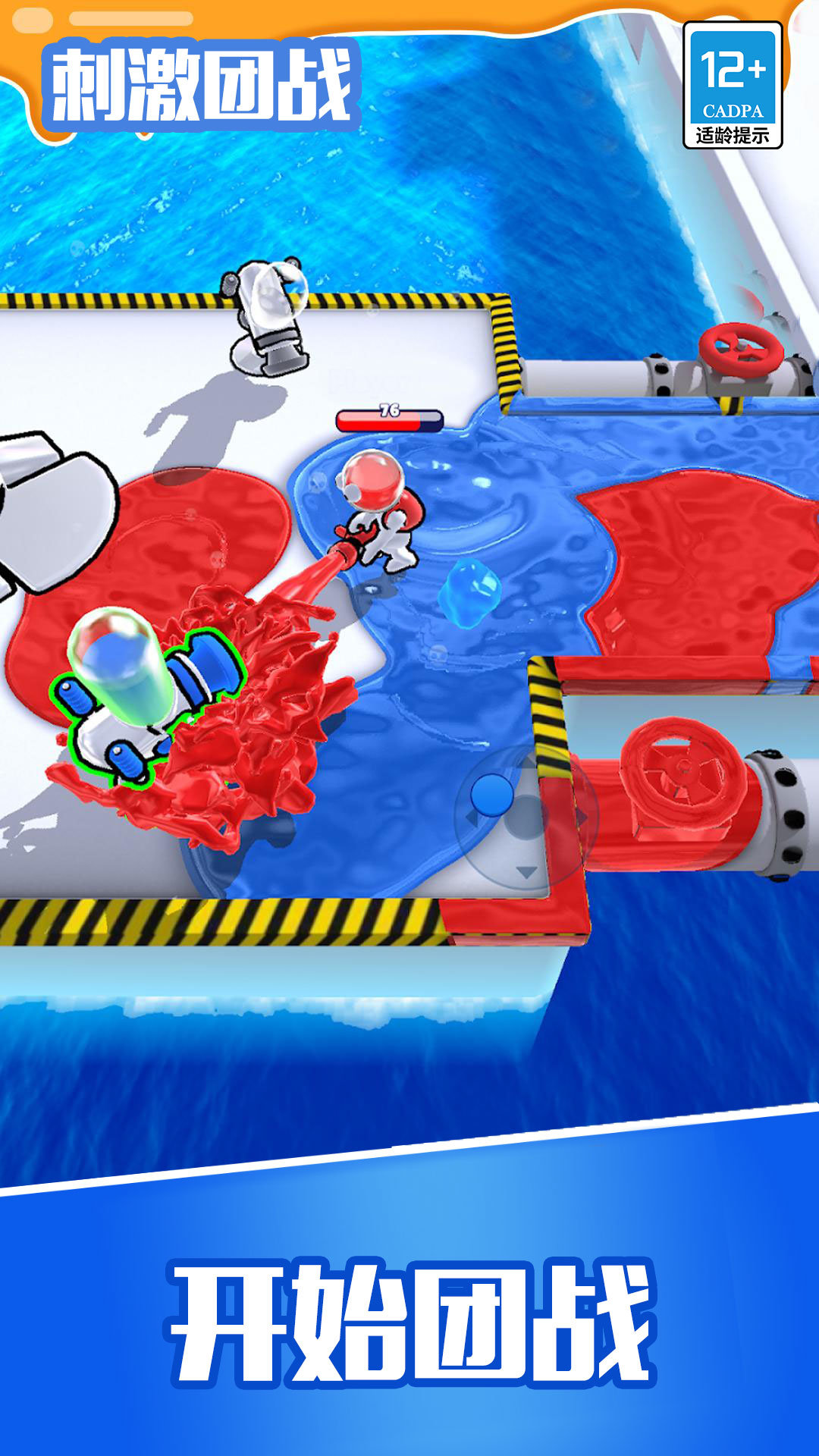Viewport: 819px width, 1456px height.
Task: Tap the blue virtual joystick knob
Action: 492,794
